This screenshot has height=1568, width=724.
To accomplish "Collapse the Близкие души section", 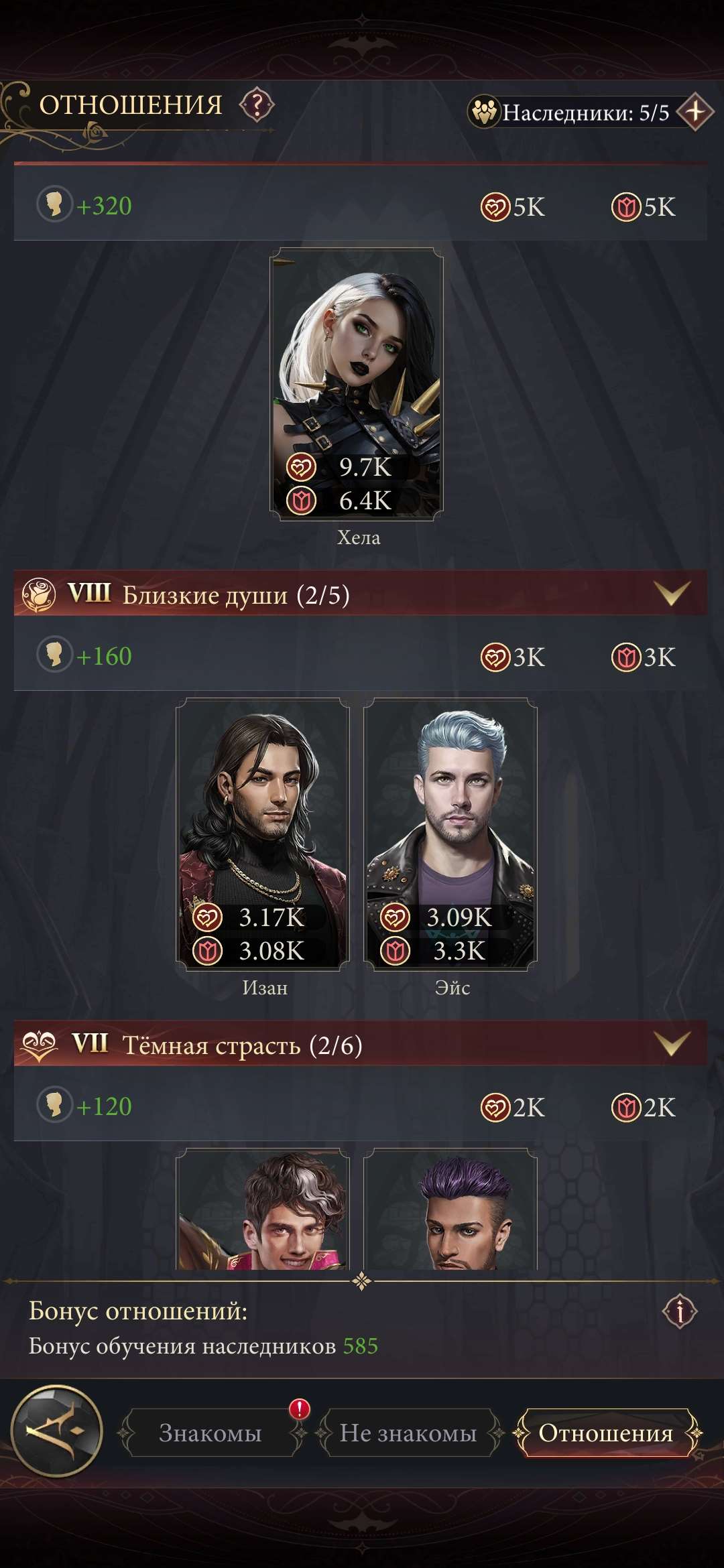I will click(672, 593).
